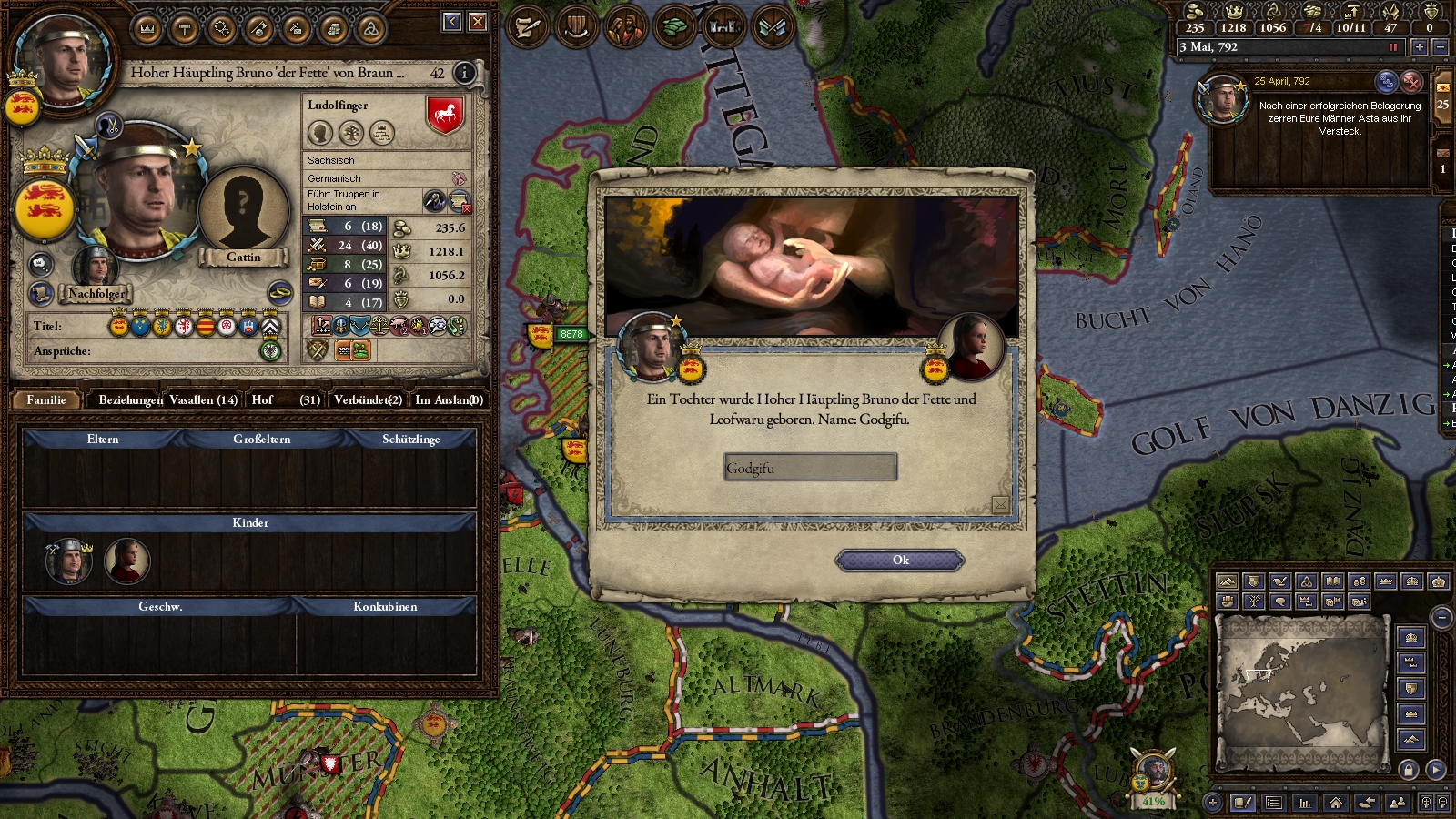This screenshot has height=819, width=1456.
Task: Switch to the Familie tab
Action: point(45,399)
